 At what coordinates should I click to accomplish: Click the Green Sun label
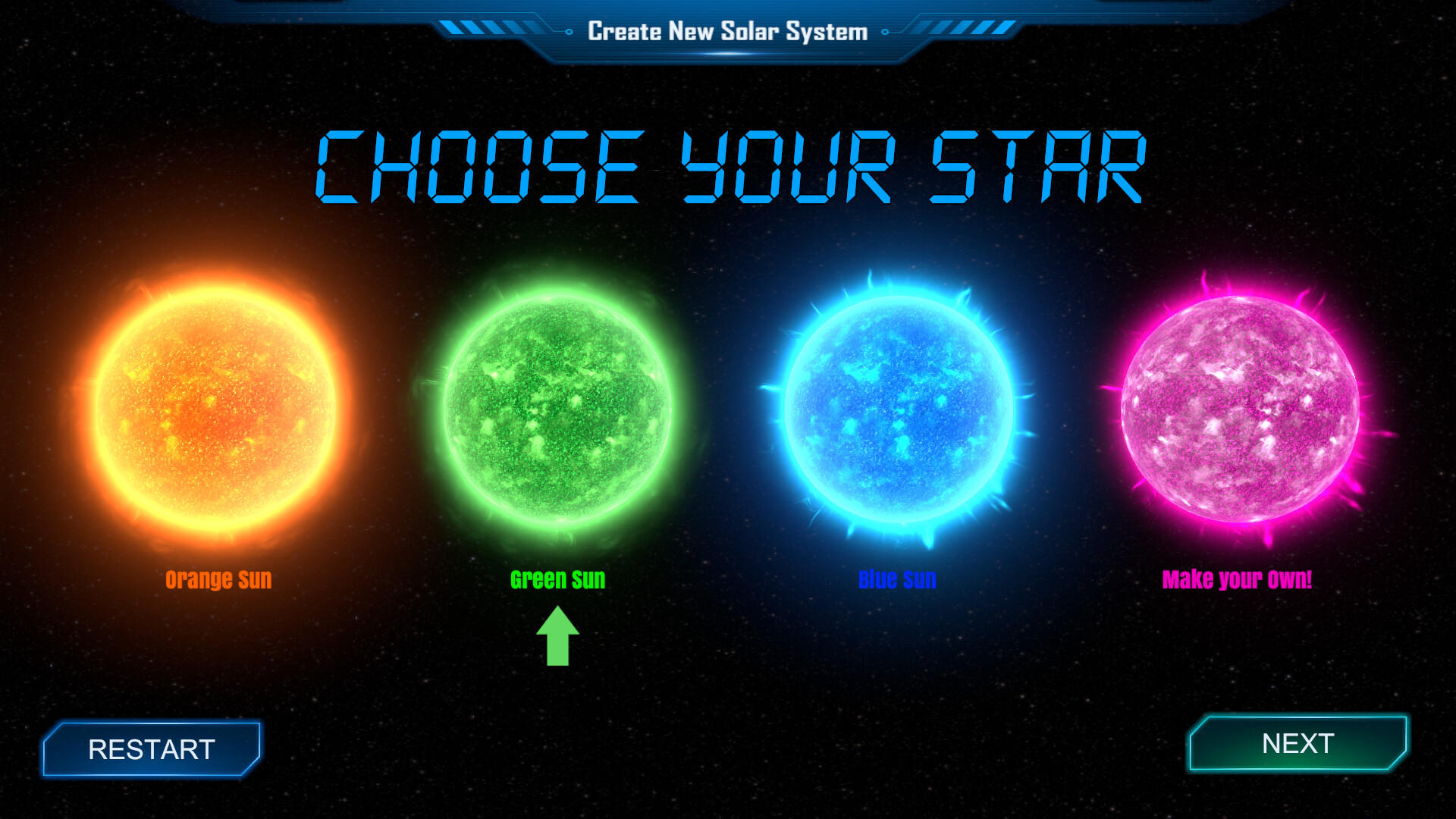(x=559, y=579)
